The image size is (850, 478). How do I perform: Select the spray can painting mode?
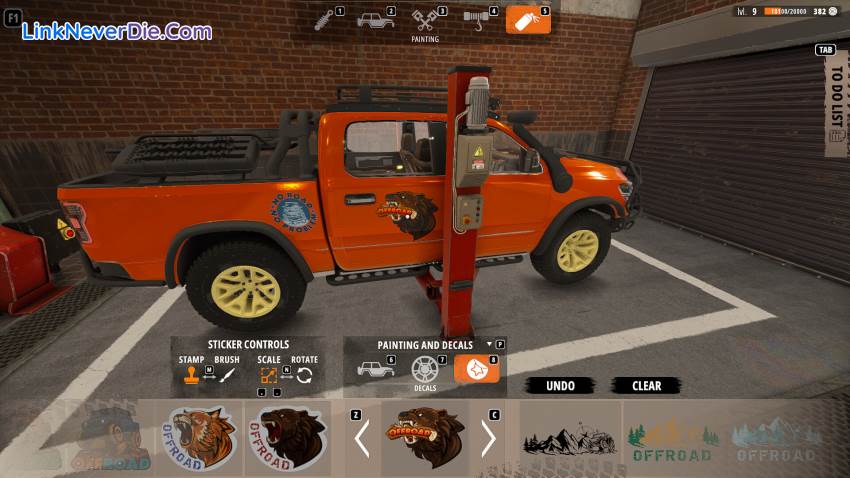[x=527, y=20]
